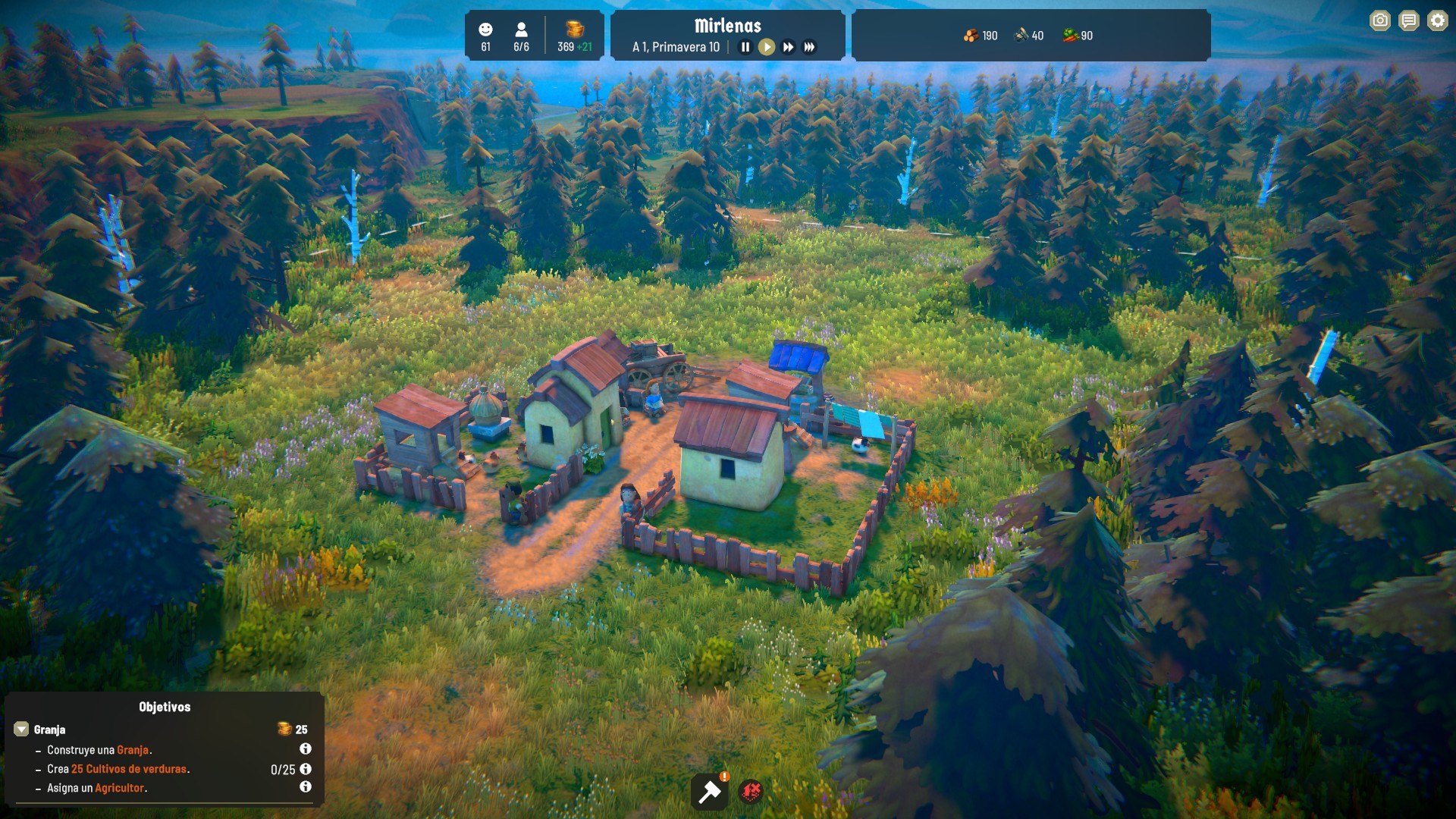Select the wood logs resource
This screenshot has width=1456, height=819.
pyautogui.click(x=971, y=36)
